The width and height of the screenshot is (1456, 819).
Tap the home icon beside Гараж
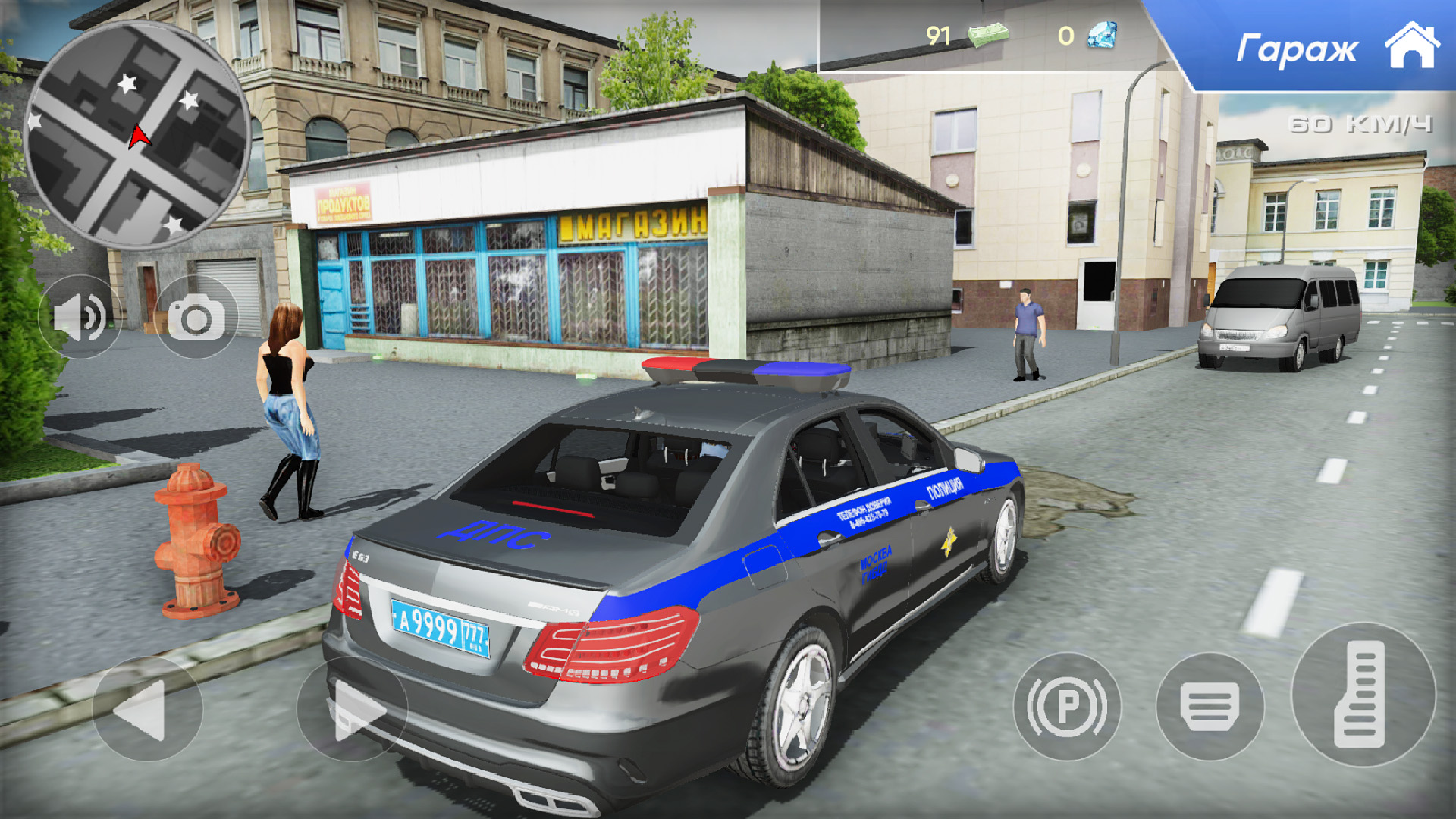pyautogui.click(x=1412, y=45)
